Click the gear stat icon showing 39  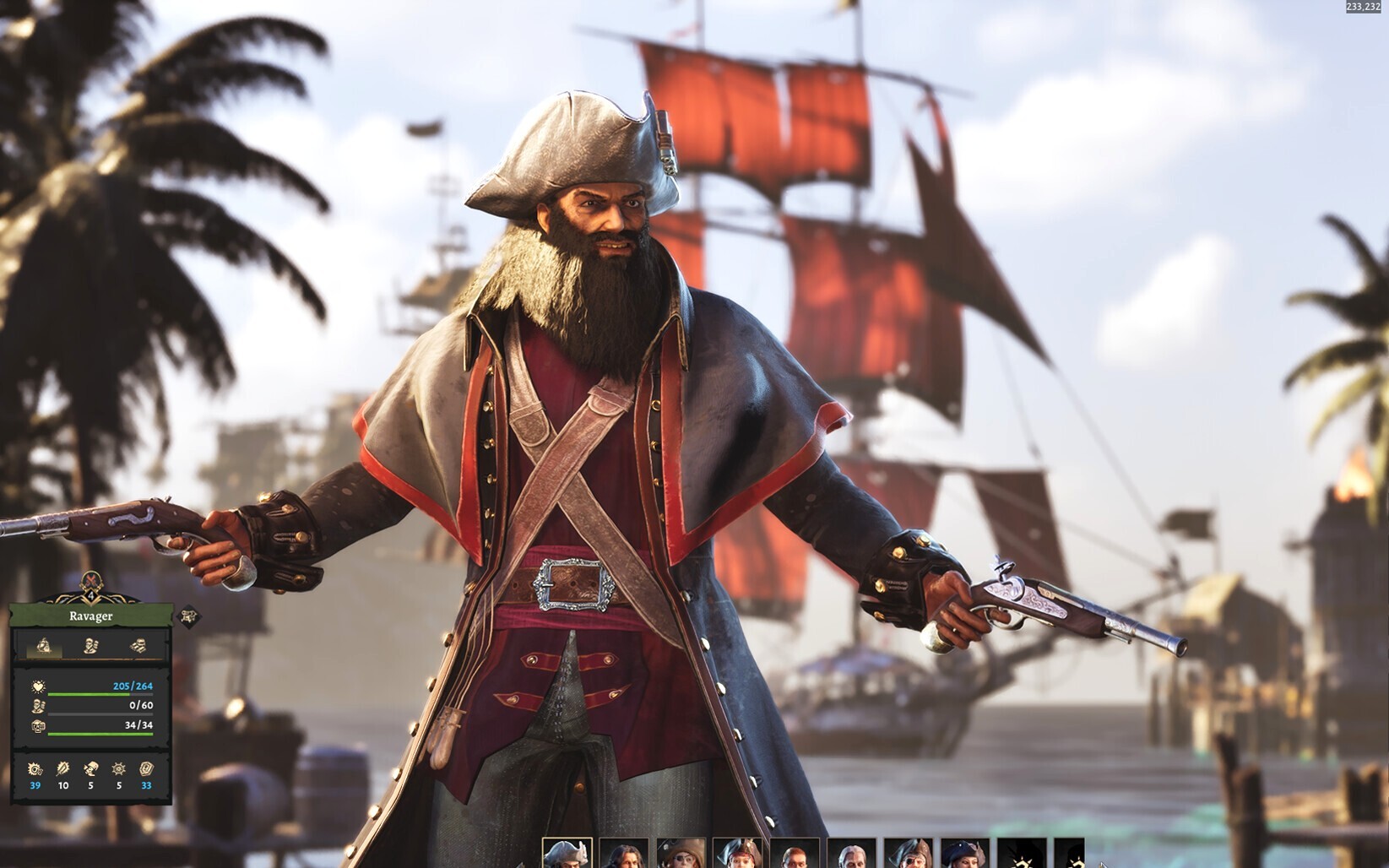(x=35, y=769)
